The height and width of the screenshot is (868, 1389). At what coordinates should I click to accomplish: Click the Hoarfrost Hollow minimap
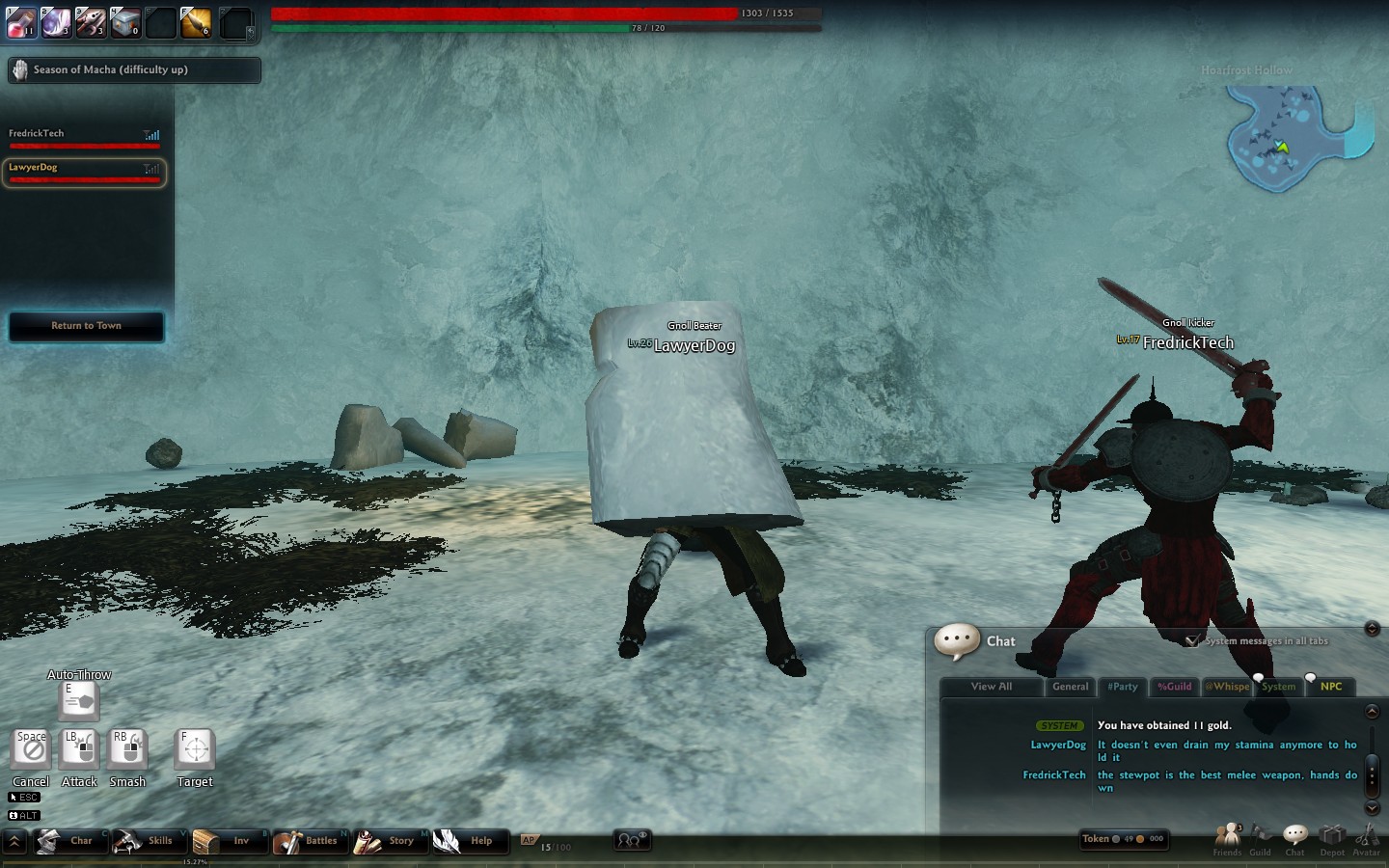1293,140
